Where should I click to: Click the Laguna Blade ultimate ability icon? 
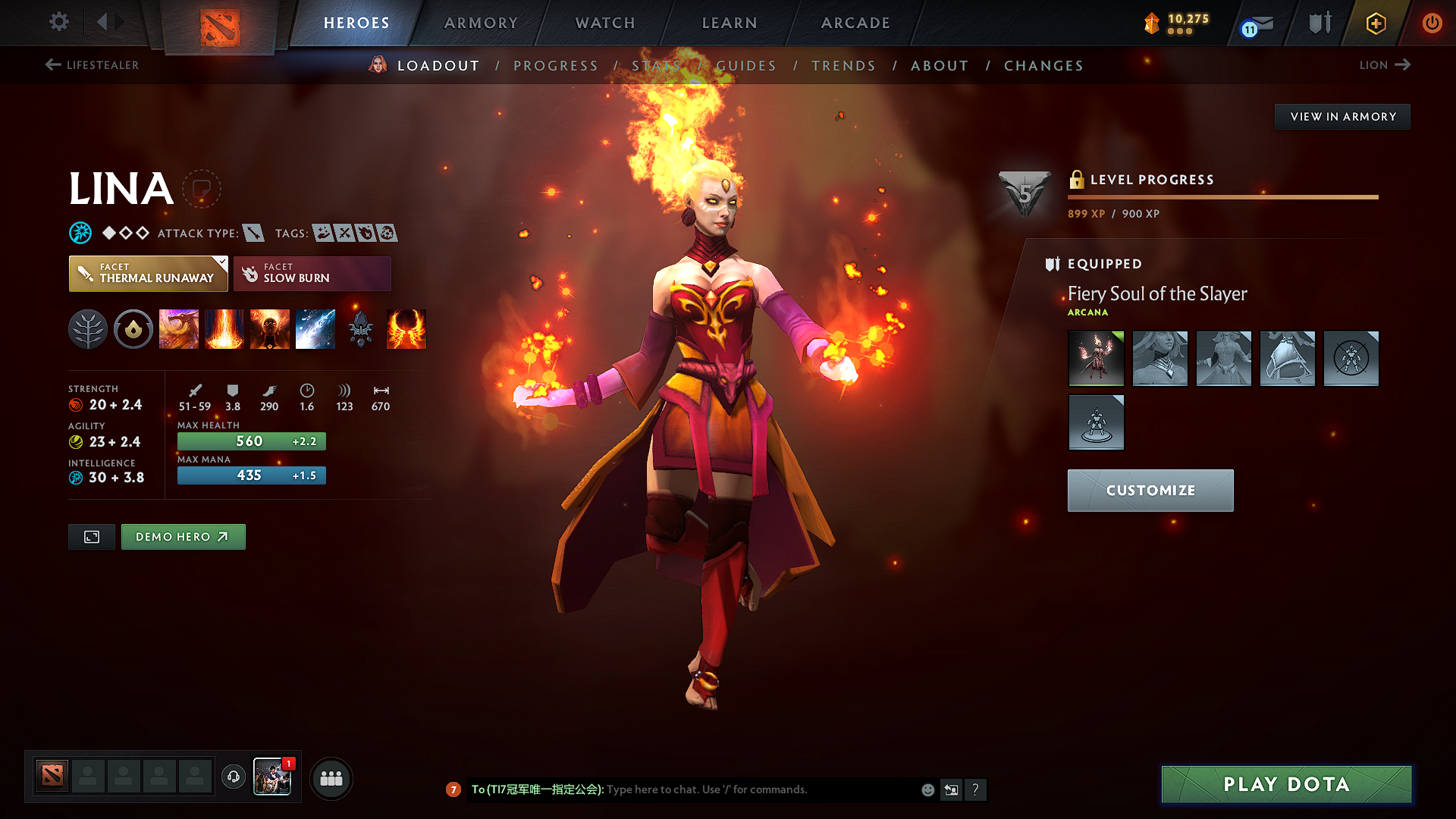click(315, 329)
